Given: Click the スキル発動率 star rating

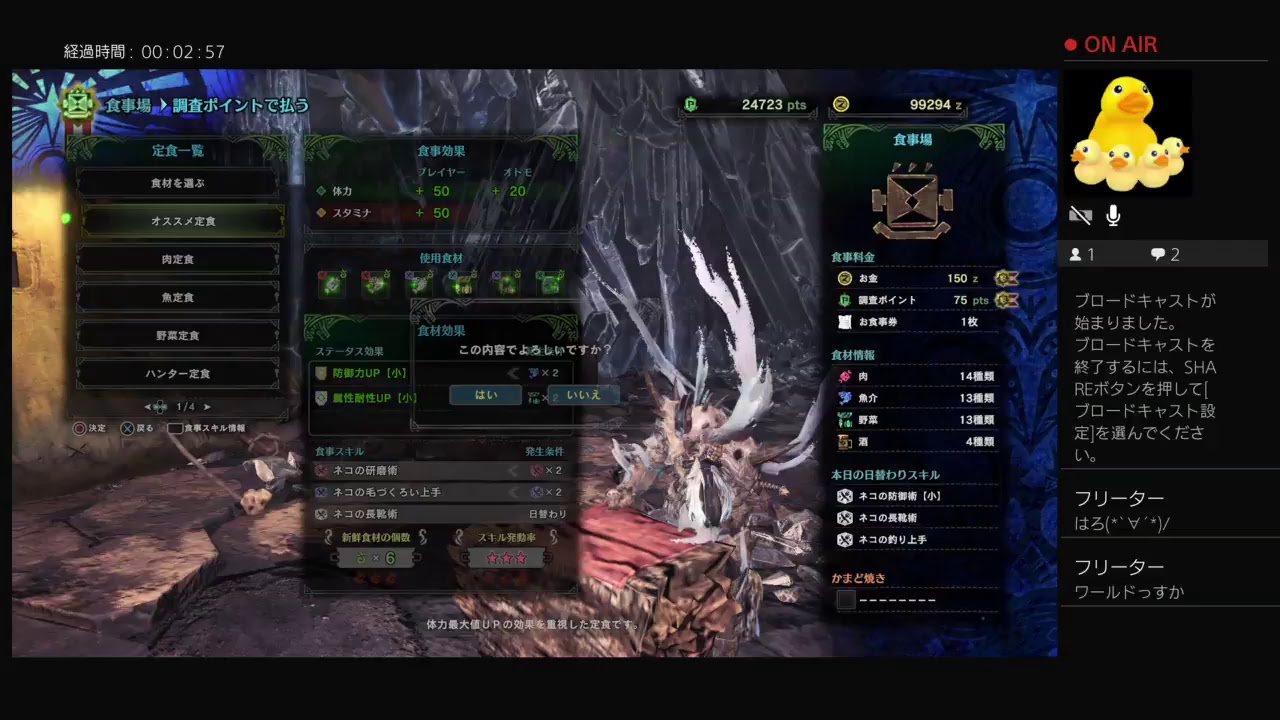Looking at the screenshot, I should click(507, 557).
